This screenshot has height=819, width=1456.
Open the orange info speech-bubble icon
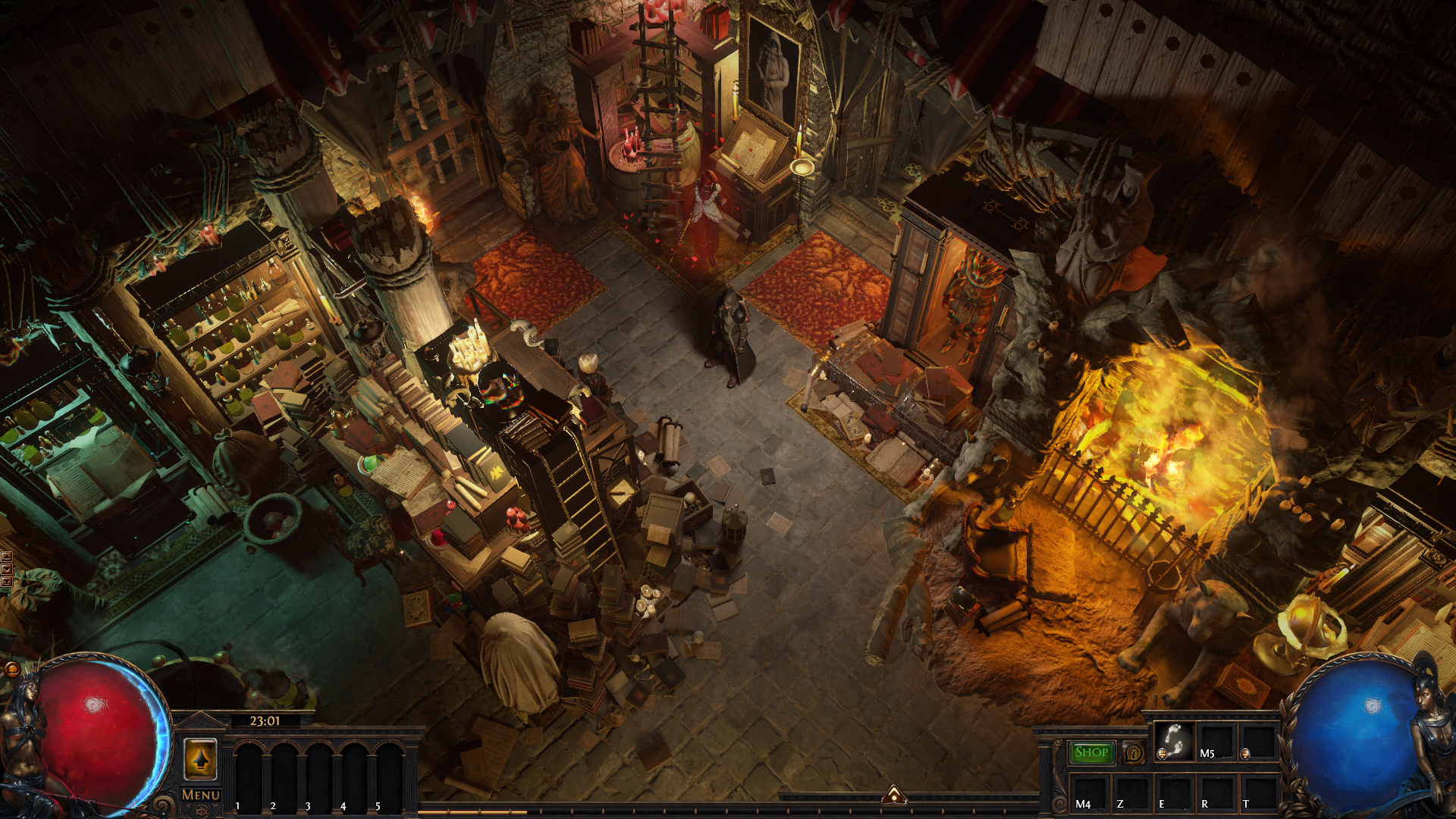pyautogui.click(x=1134, y=752)
